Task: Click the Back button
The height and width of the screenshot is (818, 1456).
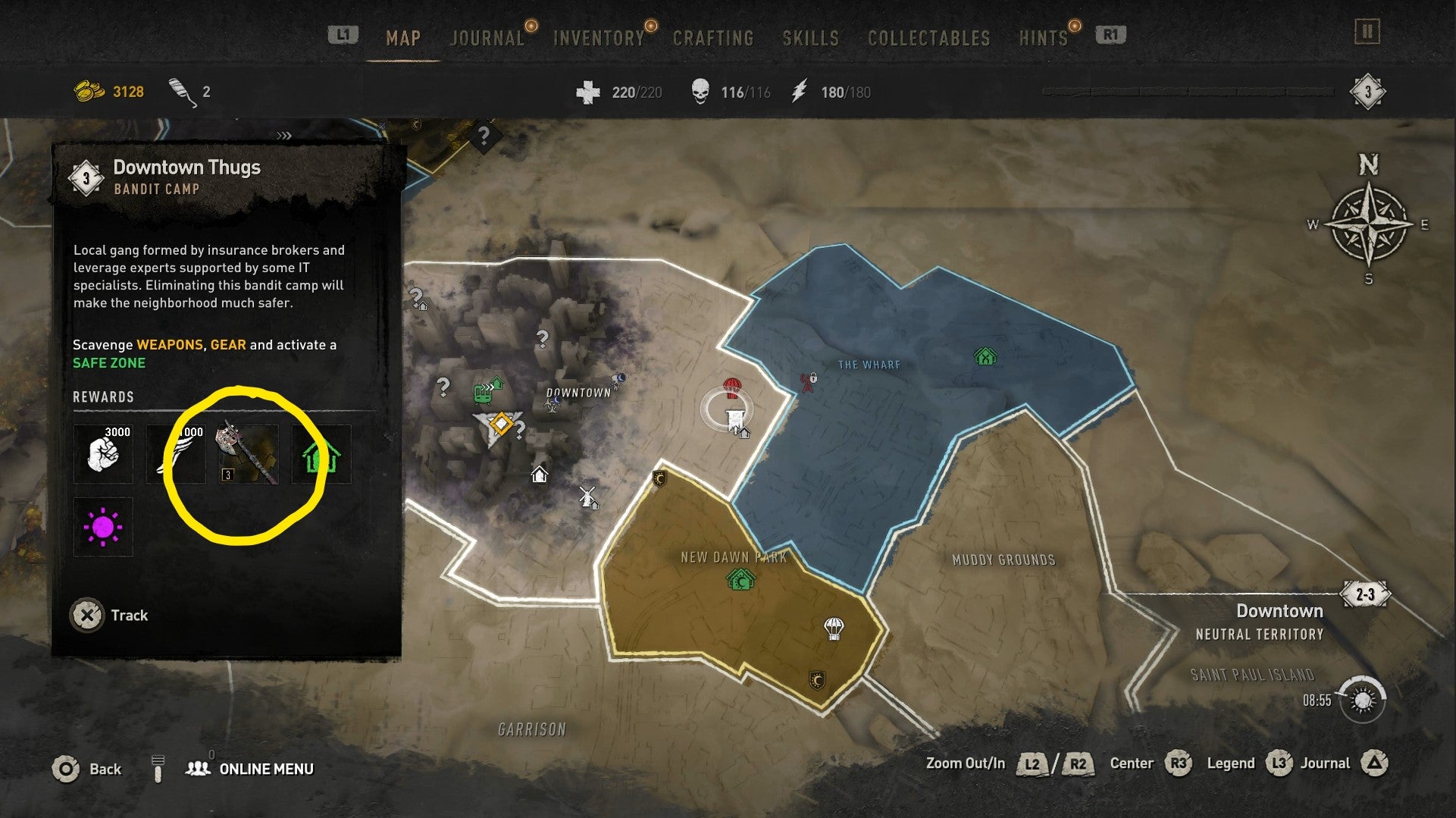Action: pos(92,768)
